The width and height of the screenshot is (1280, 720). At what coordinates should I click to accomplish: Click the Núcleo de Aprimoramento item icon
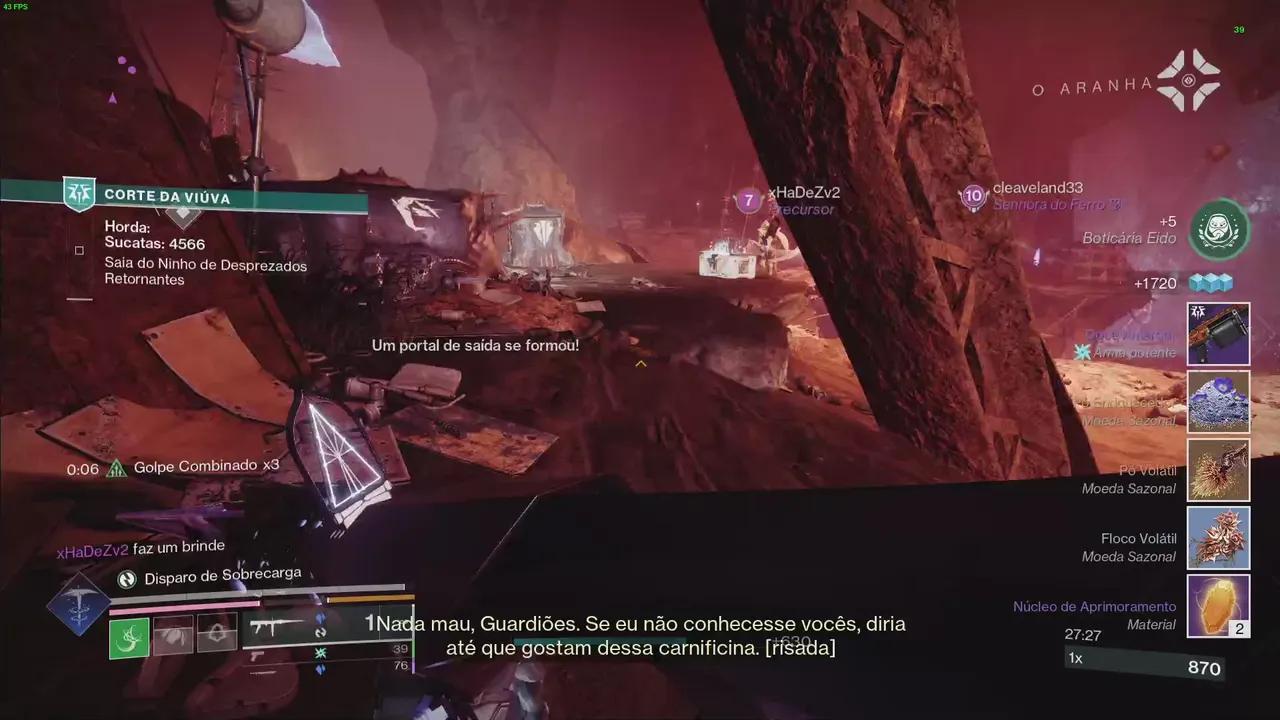pos(1218,606)
